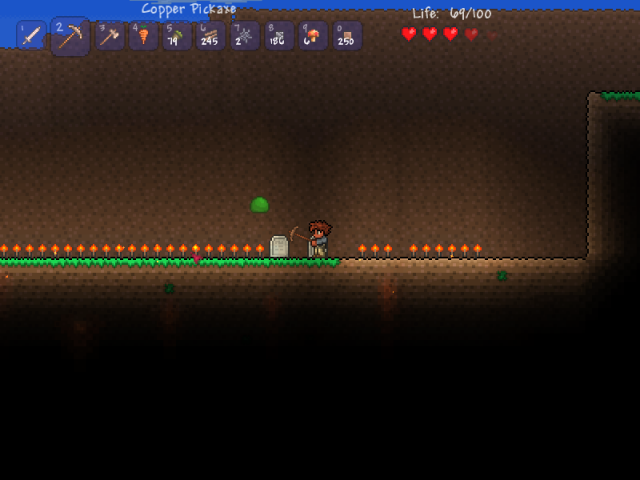Select the stone block stack of 186
640x480 pixels.
point(279,37)
